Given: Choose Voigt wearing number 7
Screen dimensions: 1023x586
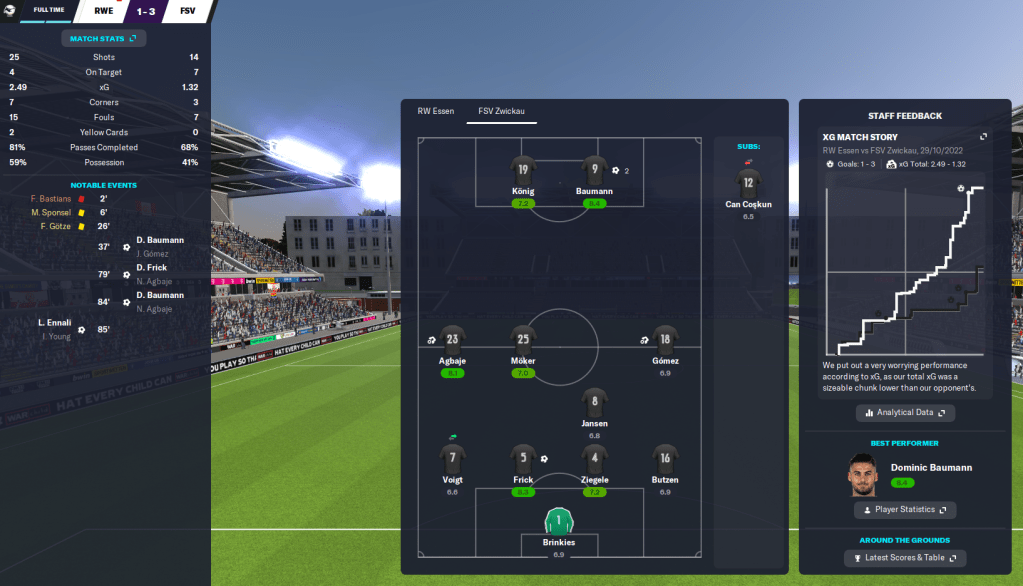Looking at the screenshot, I should point(452,459).
